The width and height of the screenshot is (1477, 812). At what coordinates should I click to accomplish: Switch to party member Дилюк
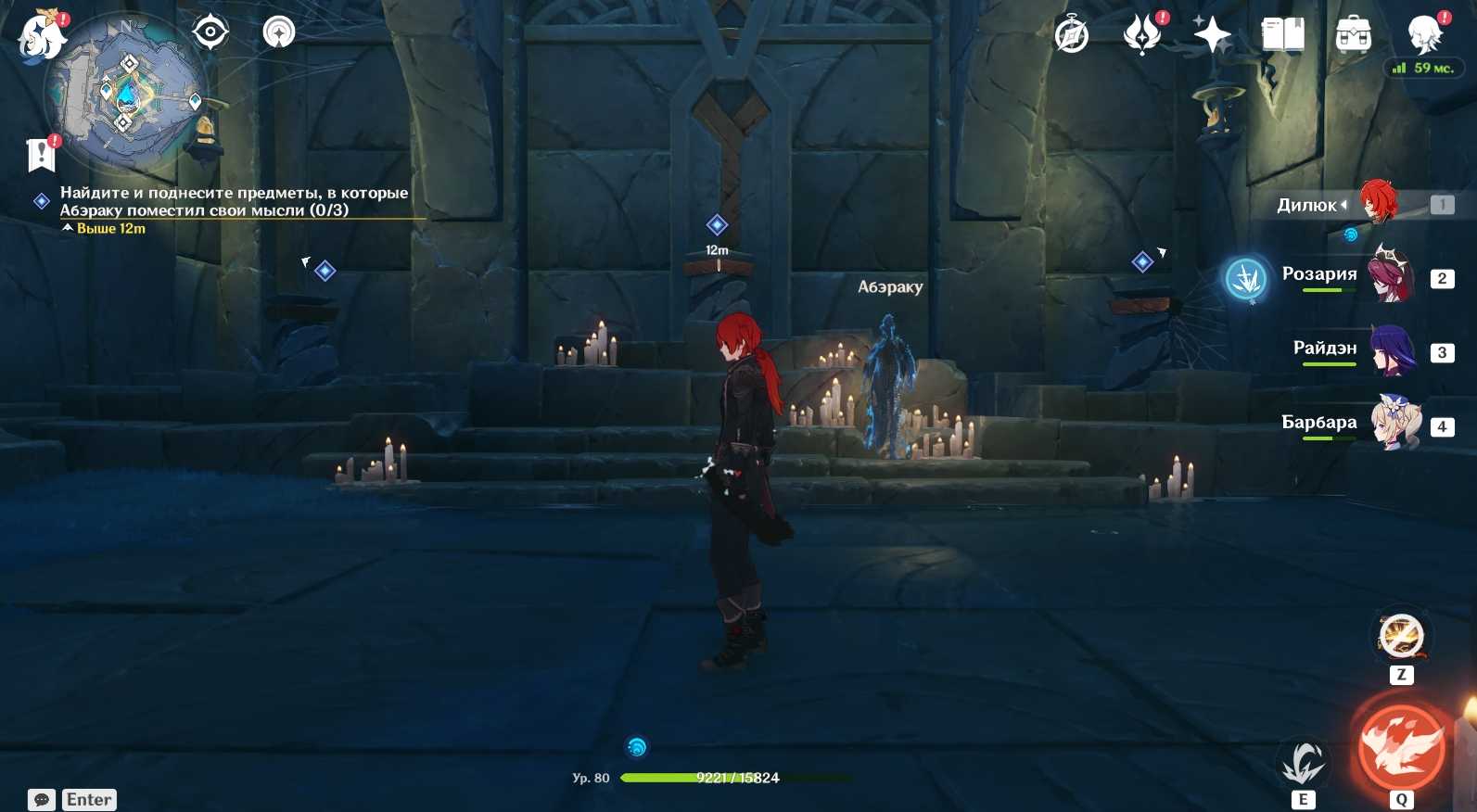pos(1378,203)
